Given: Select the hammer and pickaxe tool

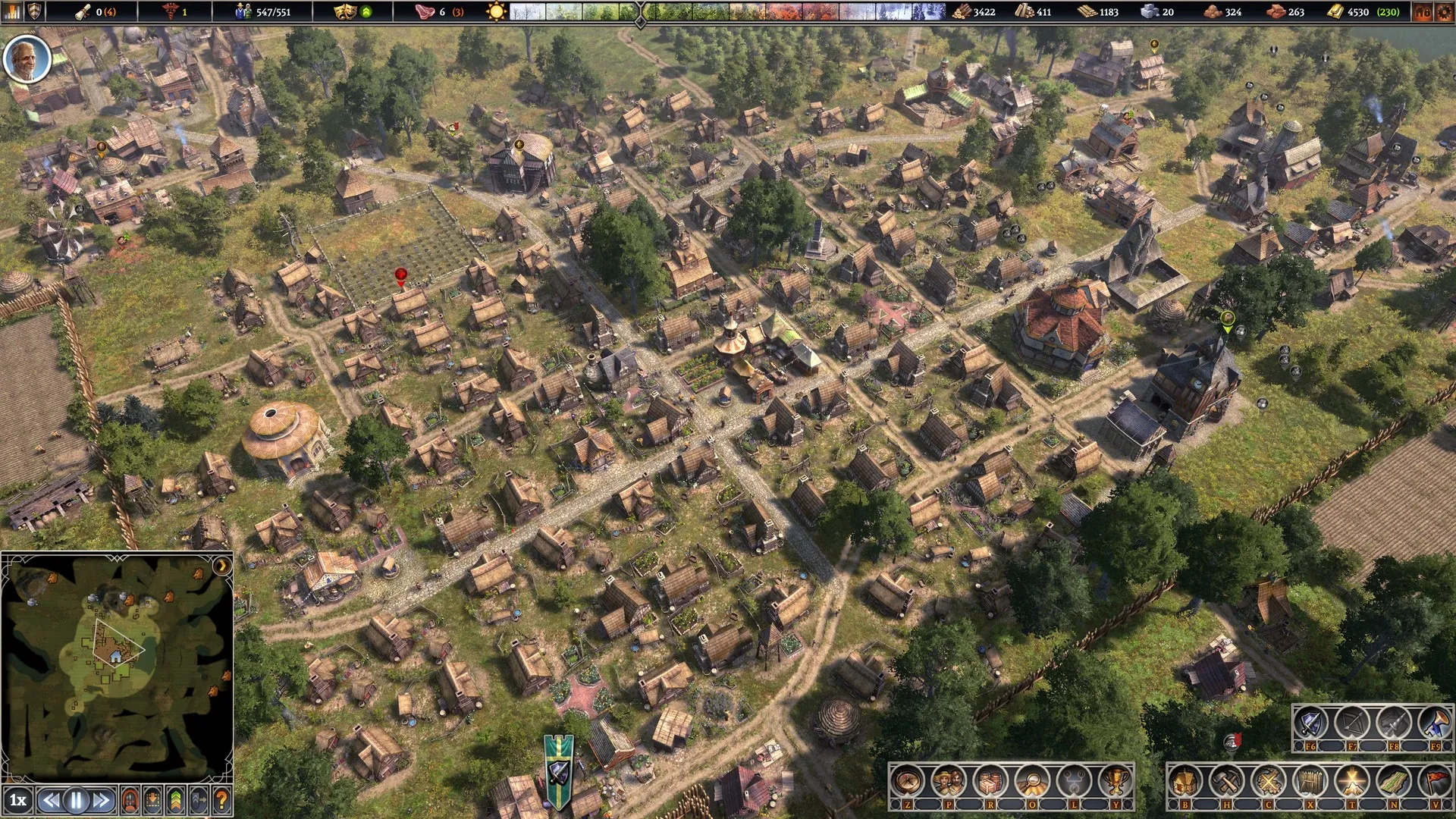Looking at the screenshot, I should point(1227,780).
